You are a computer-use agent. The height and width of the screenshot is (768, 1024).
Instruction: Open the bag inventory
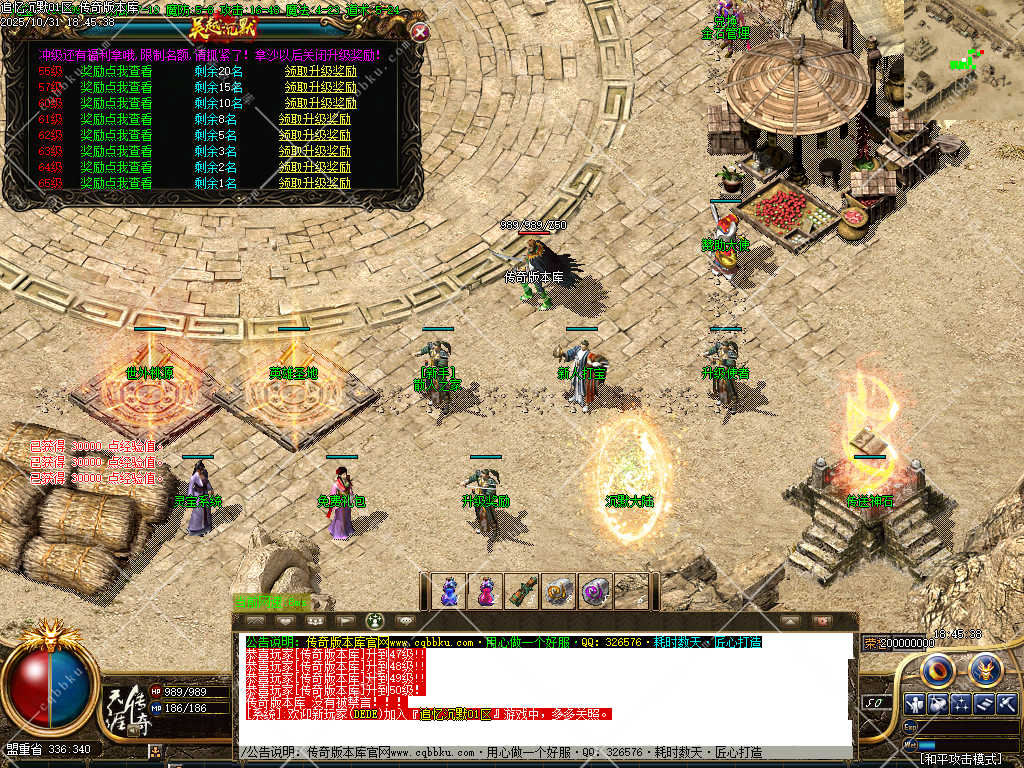pyautogui.click(x=937, y=703)
